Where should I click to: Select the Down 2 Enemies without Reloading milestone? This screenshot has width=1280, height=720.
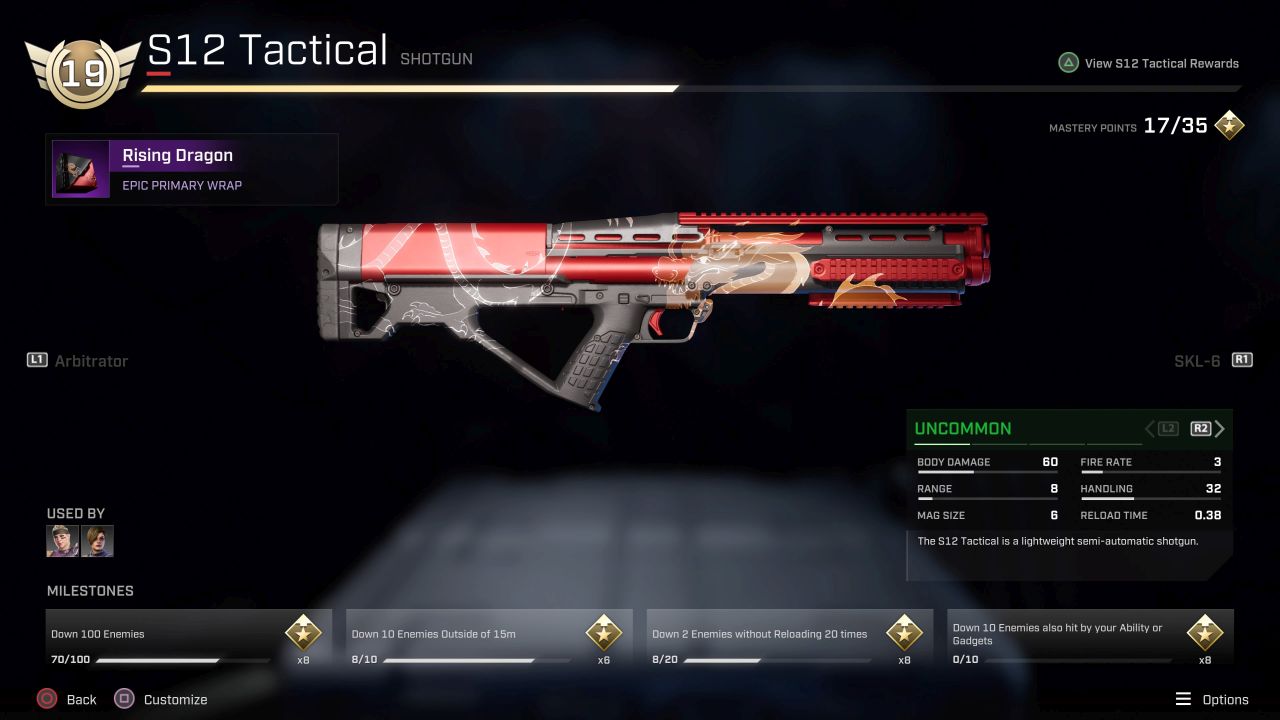coord(790,640)
